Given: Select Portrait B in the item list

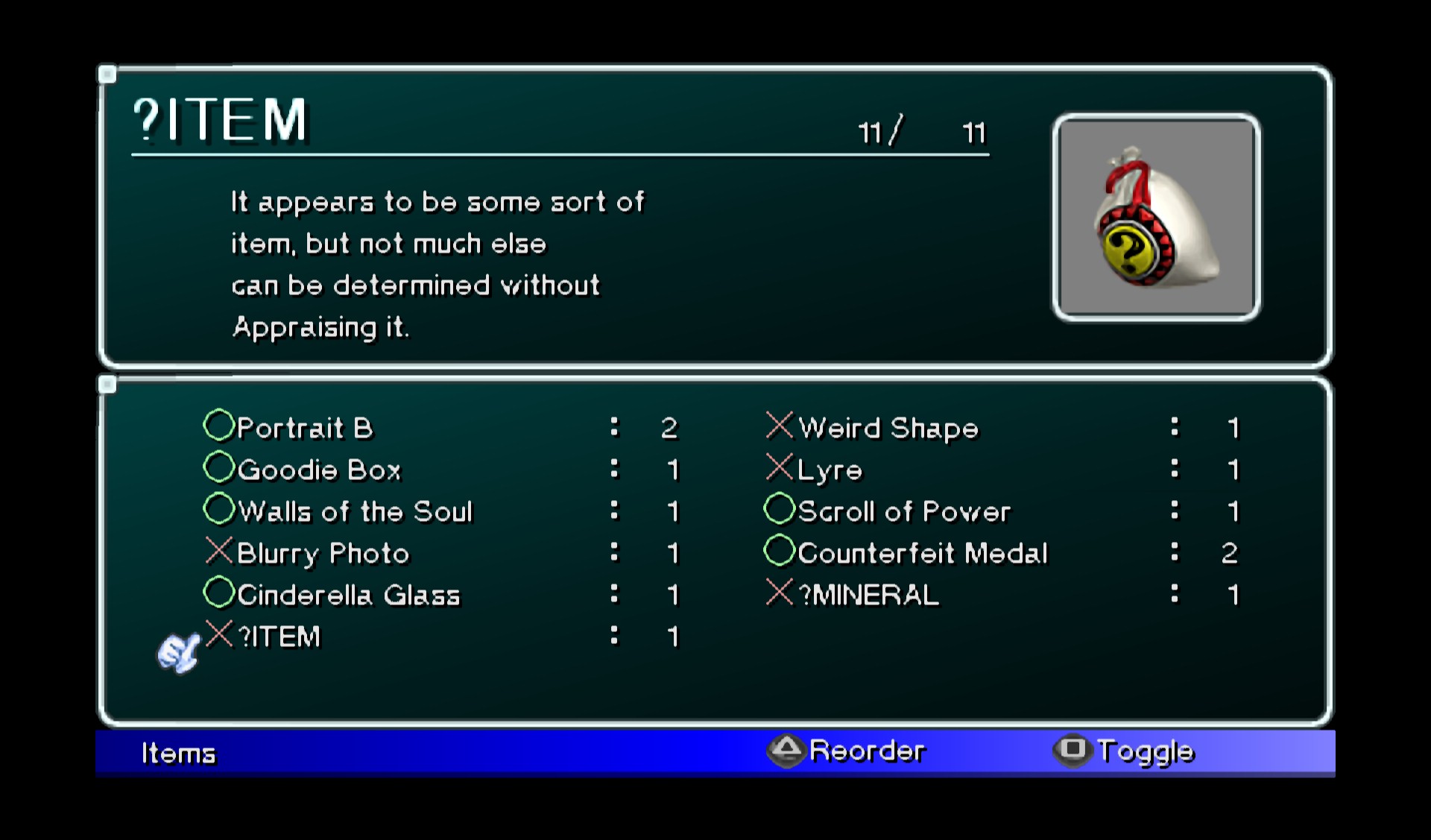Looking at the screenshot, I should (304, 428).
